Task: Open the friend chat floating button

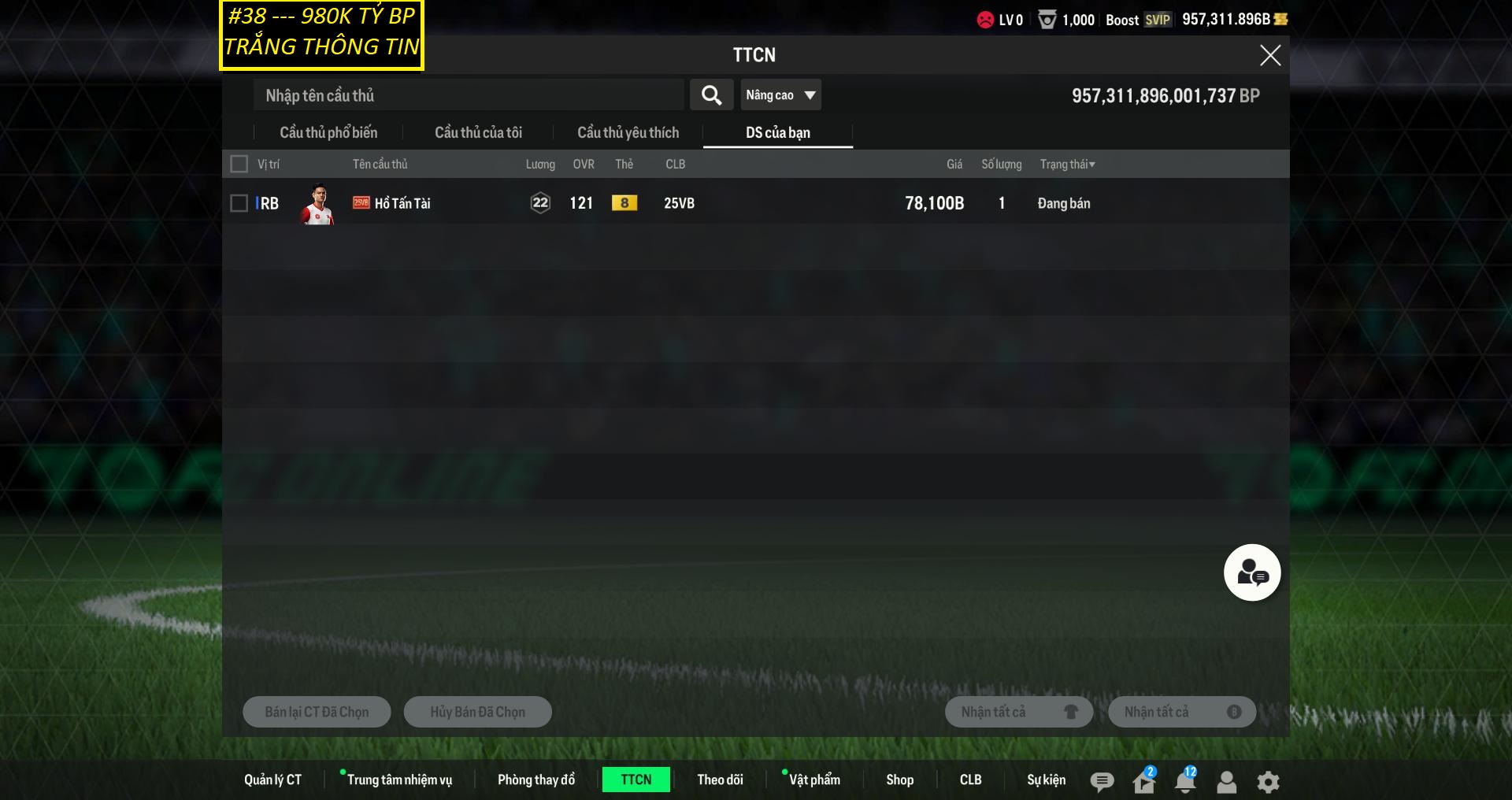Action: tap(1251, 572)
